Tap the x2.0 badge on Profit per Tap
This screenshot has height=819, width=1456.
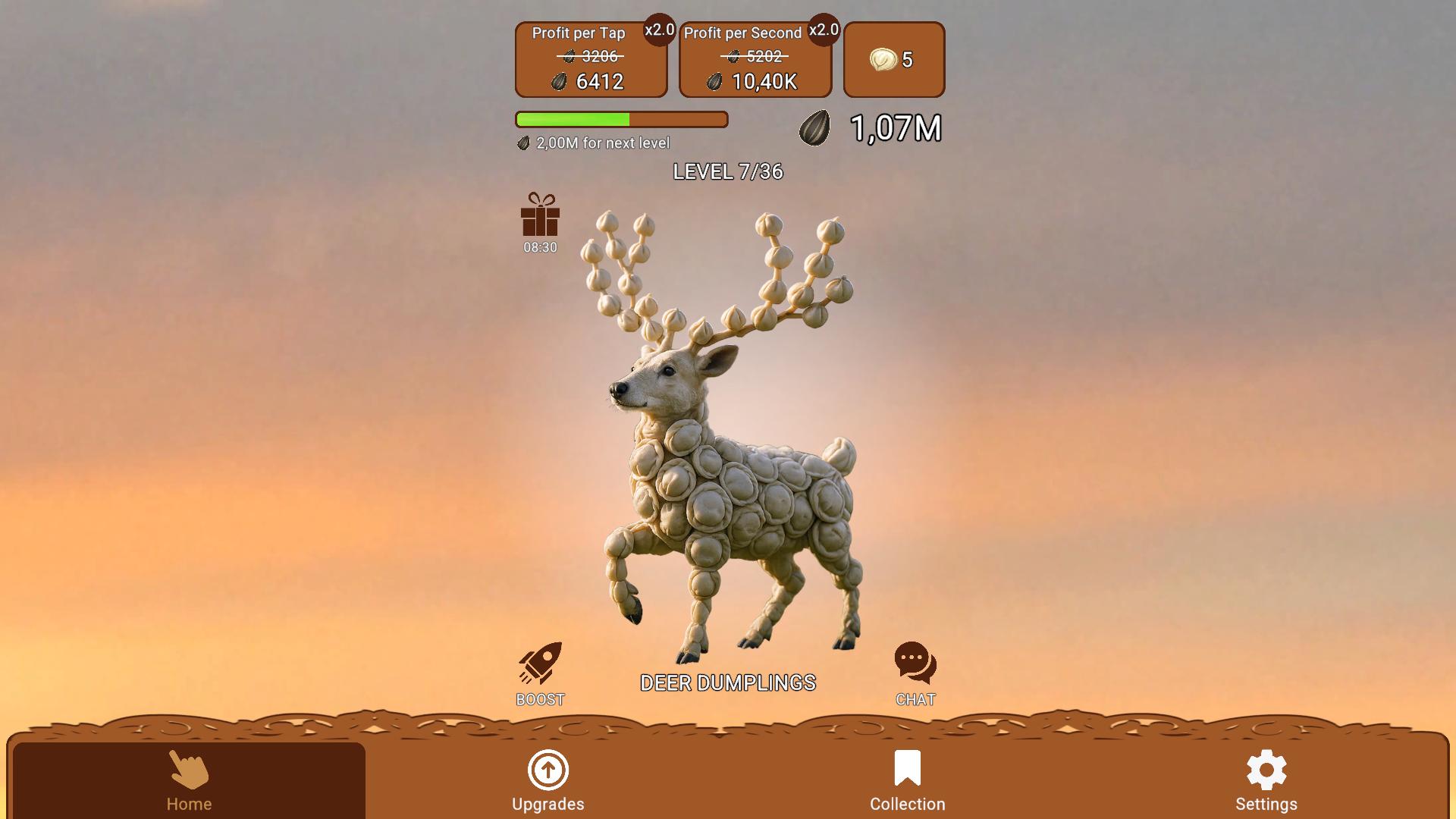pyautogui.click(x=658, y=31)
